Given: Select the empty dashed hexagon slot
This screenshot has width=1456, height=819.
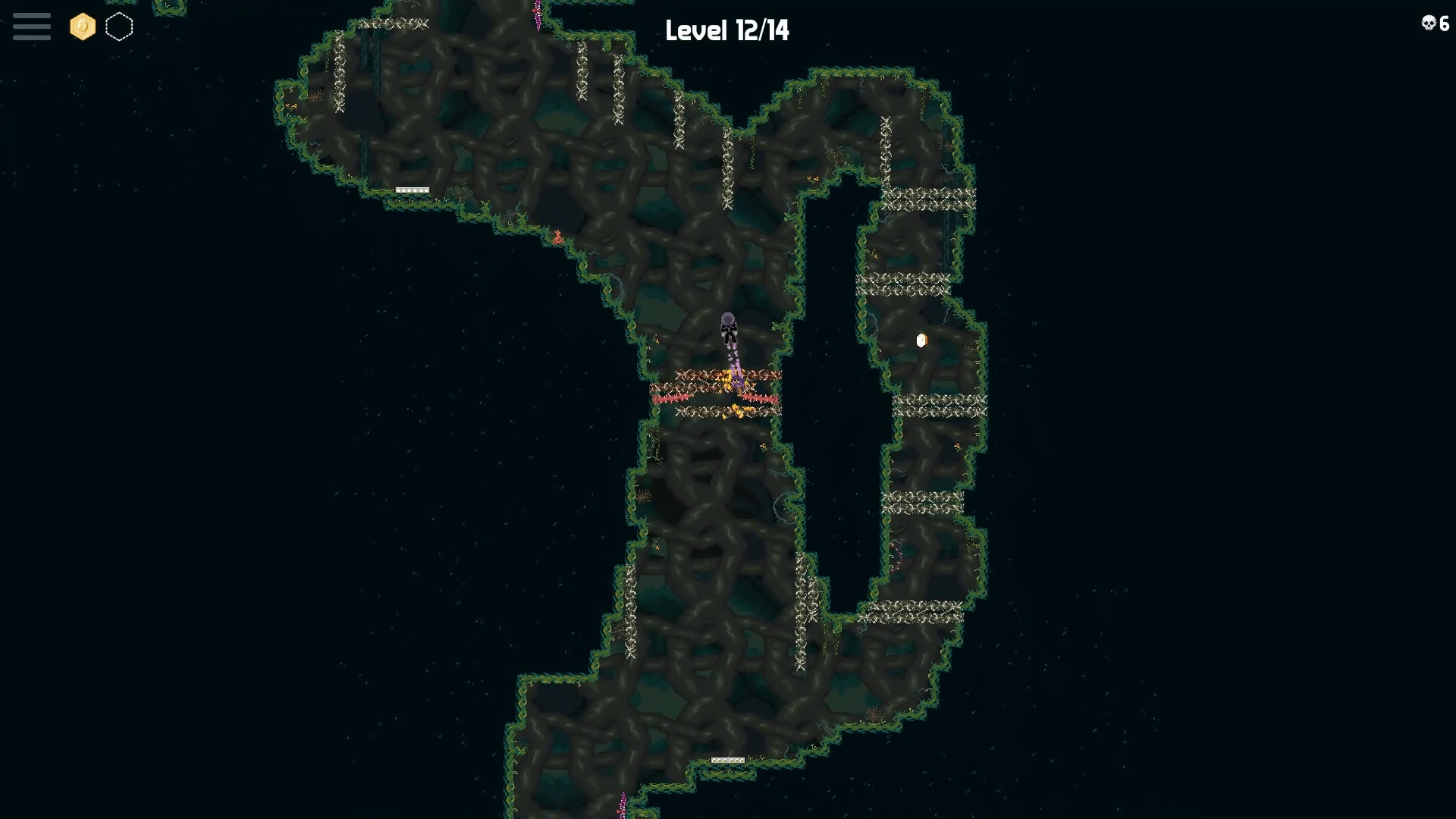Looking at the screenshot, I should (120, 27).
